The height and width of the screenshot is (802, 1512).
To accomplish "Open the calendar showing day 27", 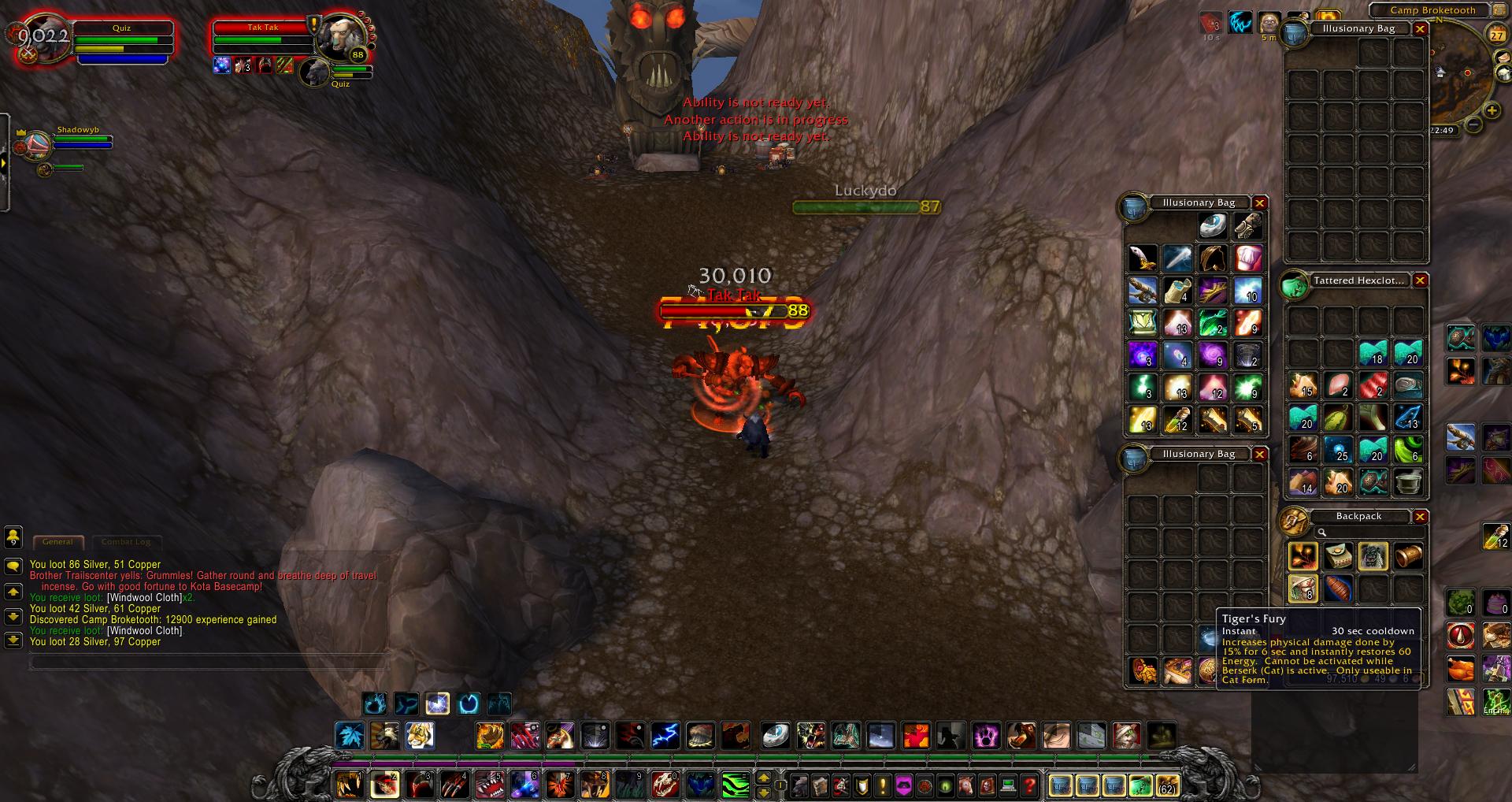I will (1496, 35).
